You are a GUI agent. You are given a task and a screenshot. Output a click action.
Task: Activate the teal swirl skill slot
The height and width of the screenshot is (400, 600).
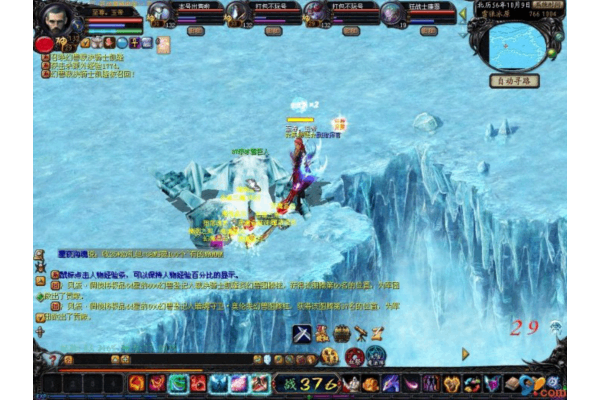178,383
